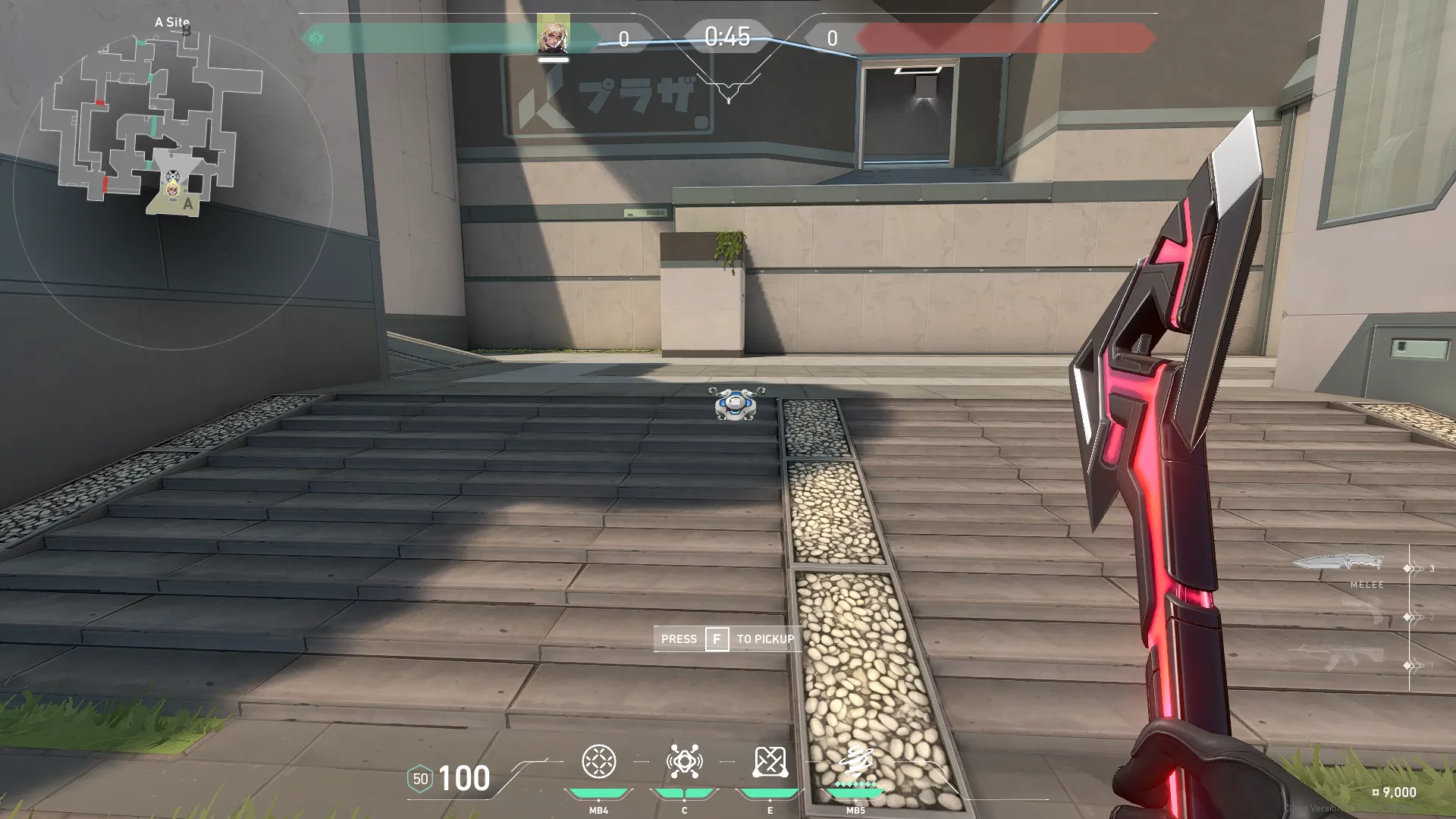Choose the Barrier Mesh ability icon
The width and height of the screenshot is (1456, 819).
coord(770,762)
